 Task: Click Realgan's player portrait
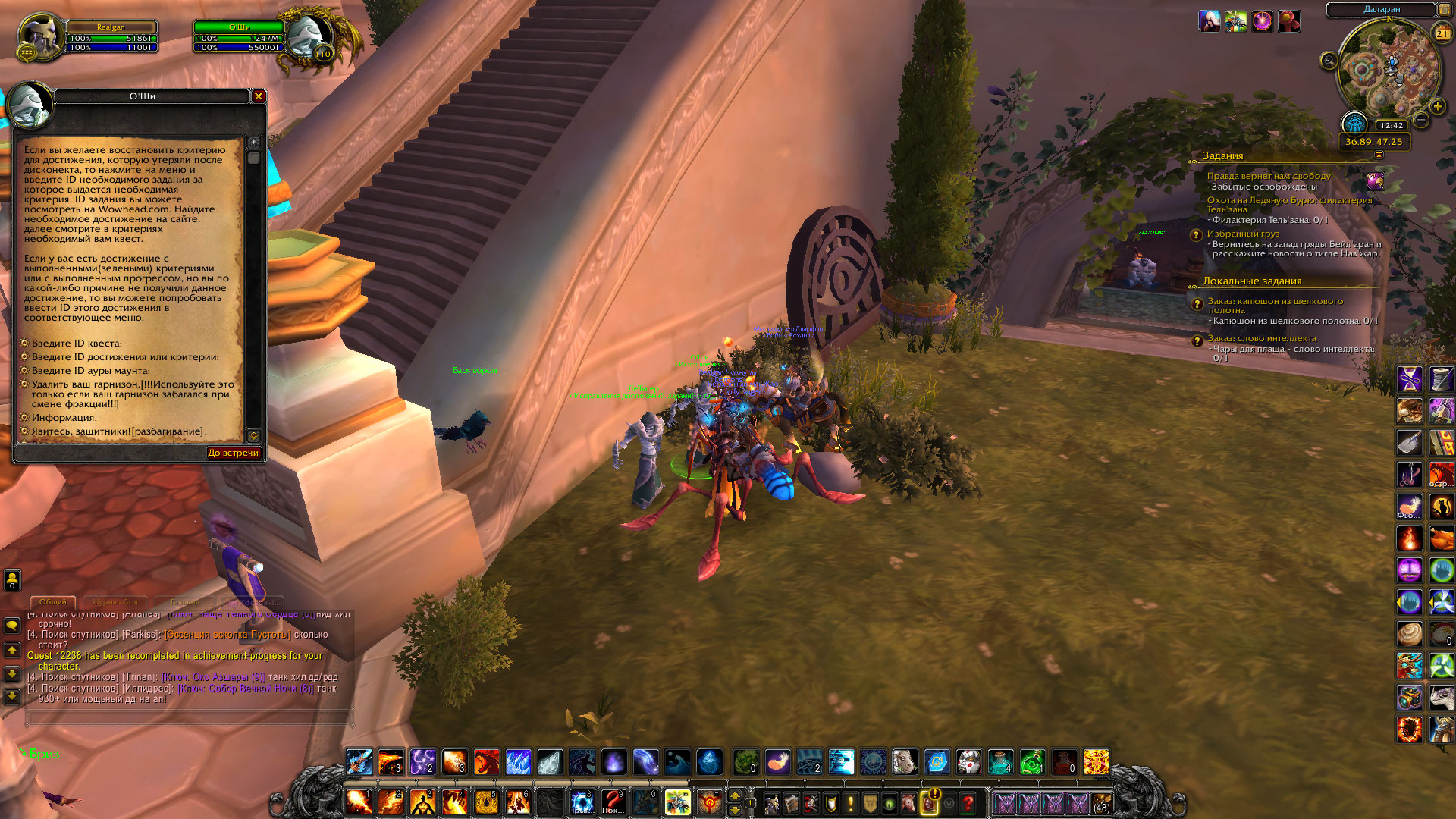coord(40,35)
